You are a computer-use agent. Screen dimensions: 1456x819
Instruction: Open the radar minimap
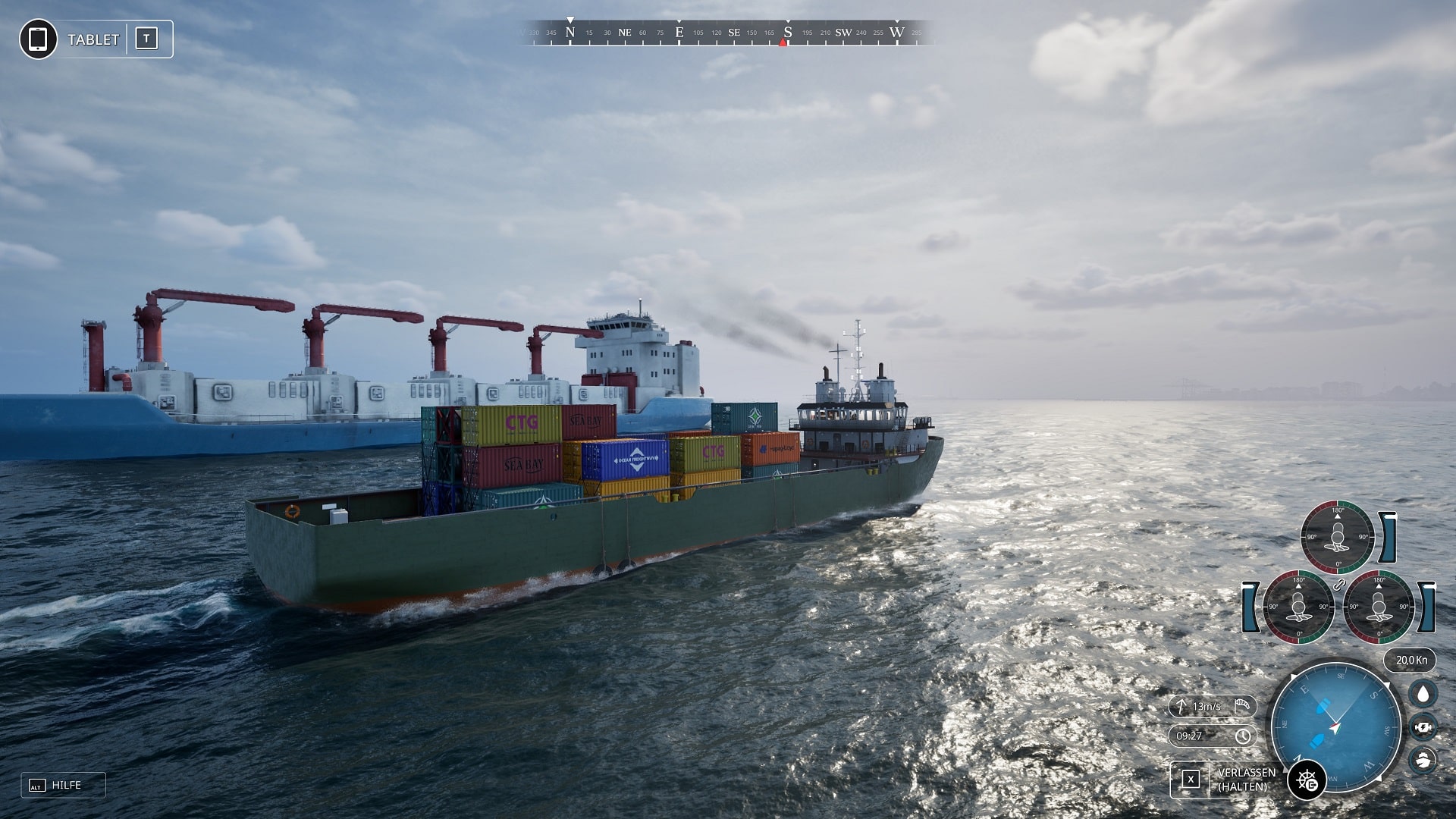[x=1335, y=726]
